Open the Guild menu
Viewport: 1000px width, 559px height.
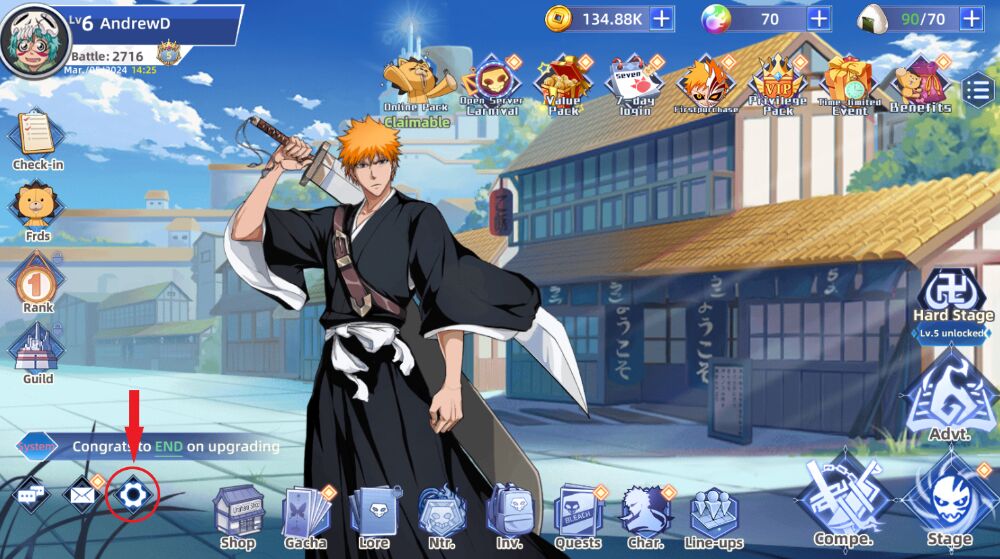[x=37, y=353]
